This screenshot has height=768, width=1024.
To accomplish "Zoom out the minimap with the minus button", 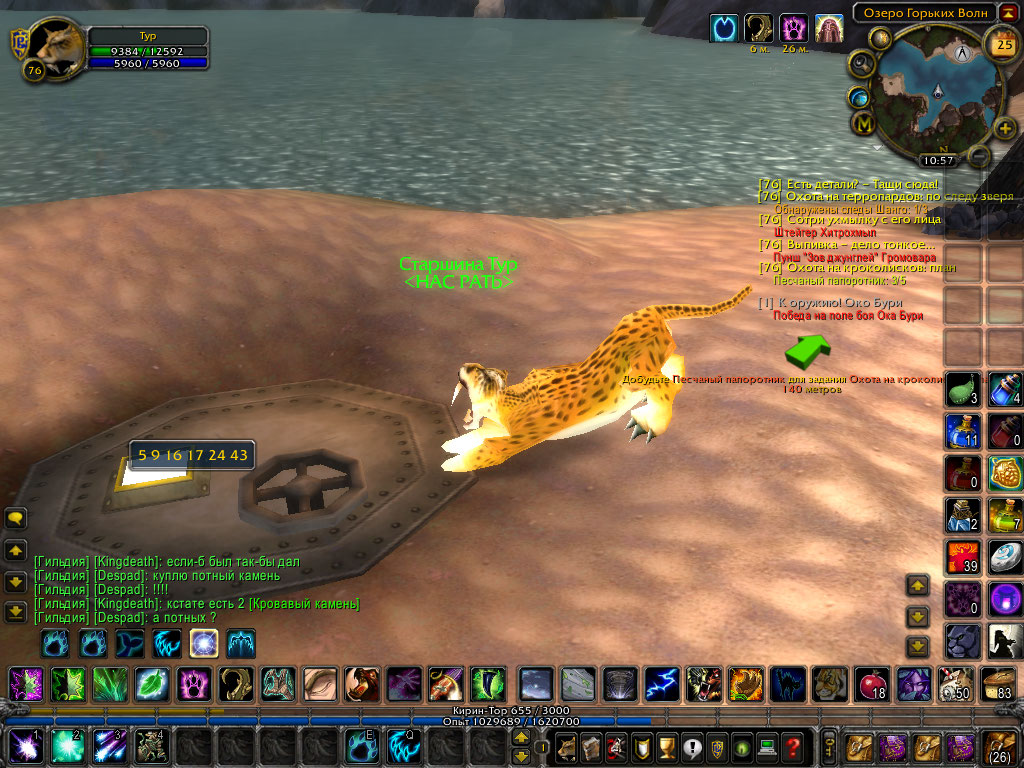I will coord(979,156).
